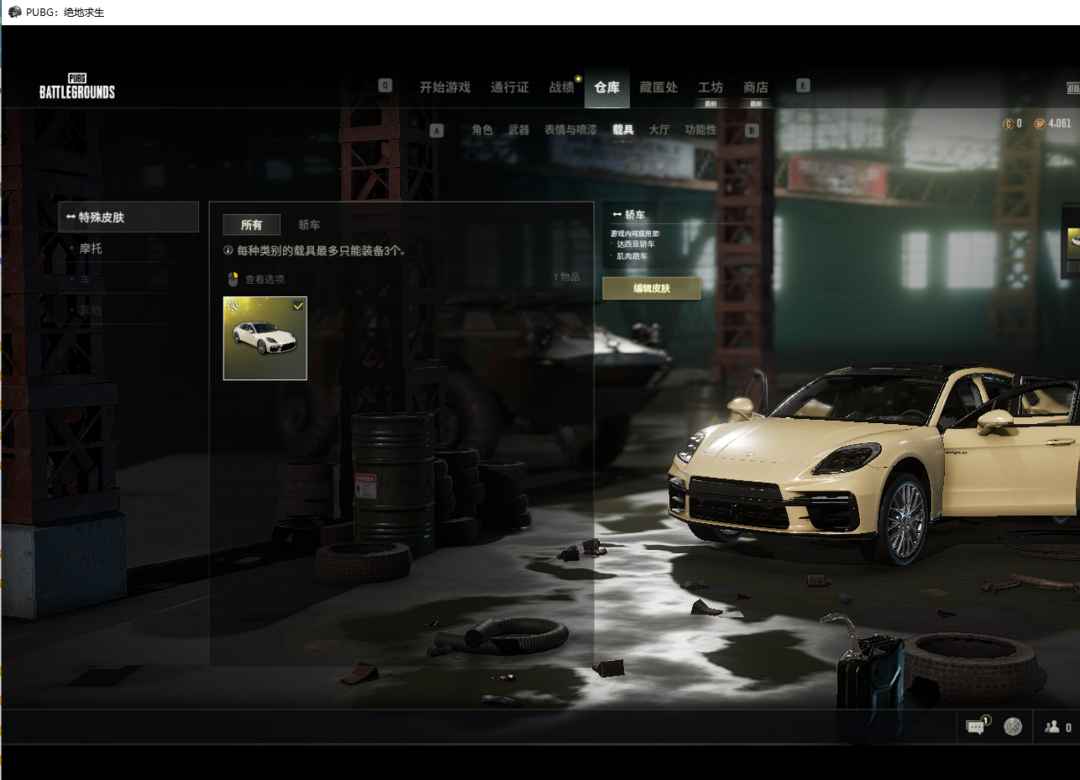
Task: Show the 所有 filter tab
Action: (x=251, y=225)
